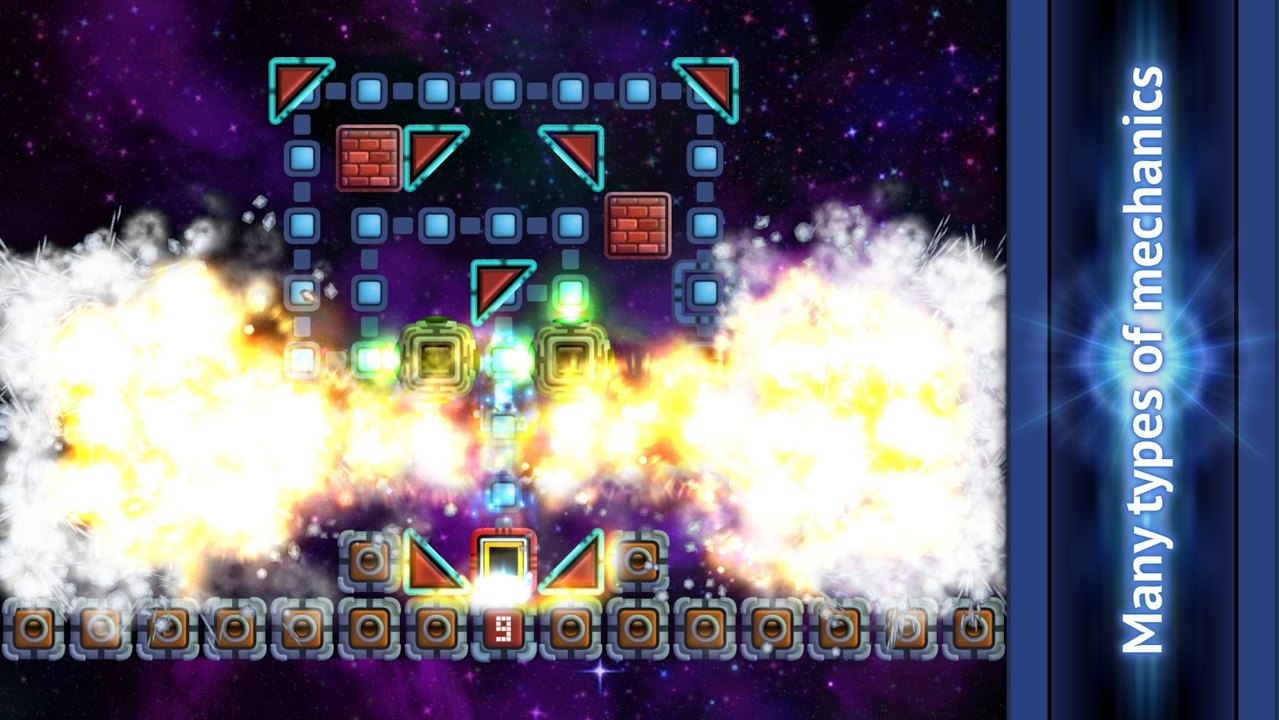1279x720 pixels.
Task: Select the red tile numbered 9
Action: (503, 629)
